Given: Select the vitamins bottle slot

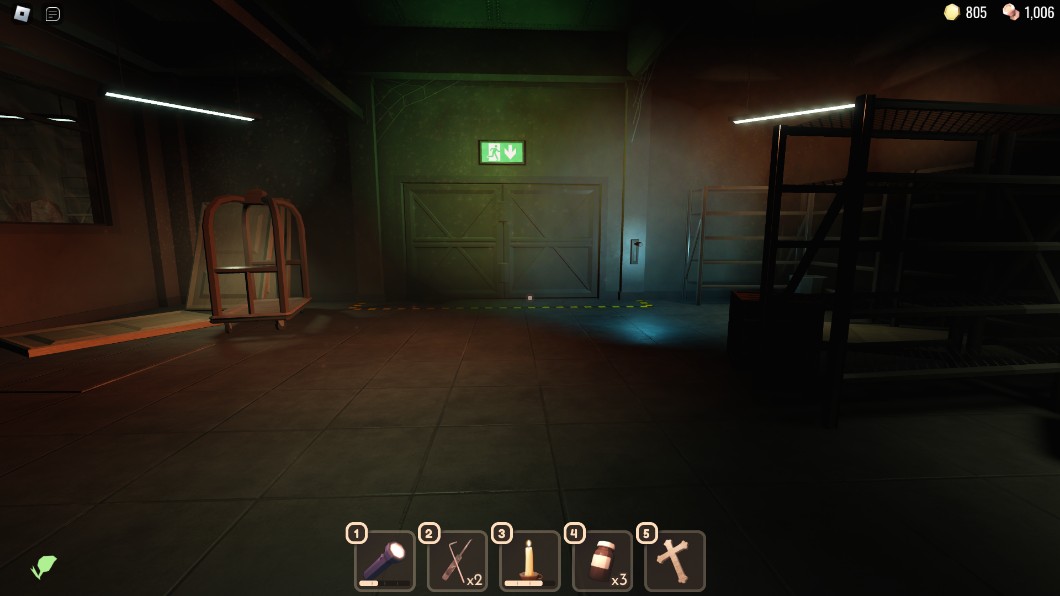Looking at the screenshot, I should point(603,561).
